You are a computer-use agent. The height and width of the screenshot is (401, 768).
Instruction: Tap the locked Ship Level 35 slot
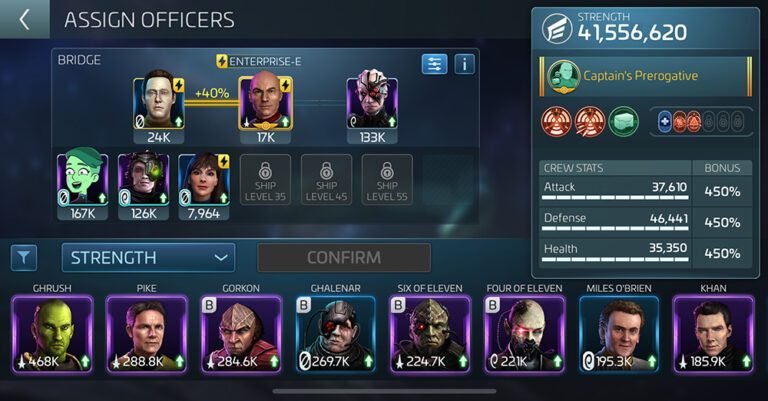point(265,179)
